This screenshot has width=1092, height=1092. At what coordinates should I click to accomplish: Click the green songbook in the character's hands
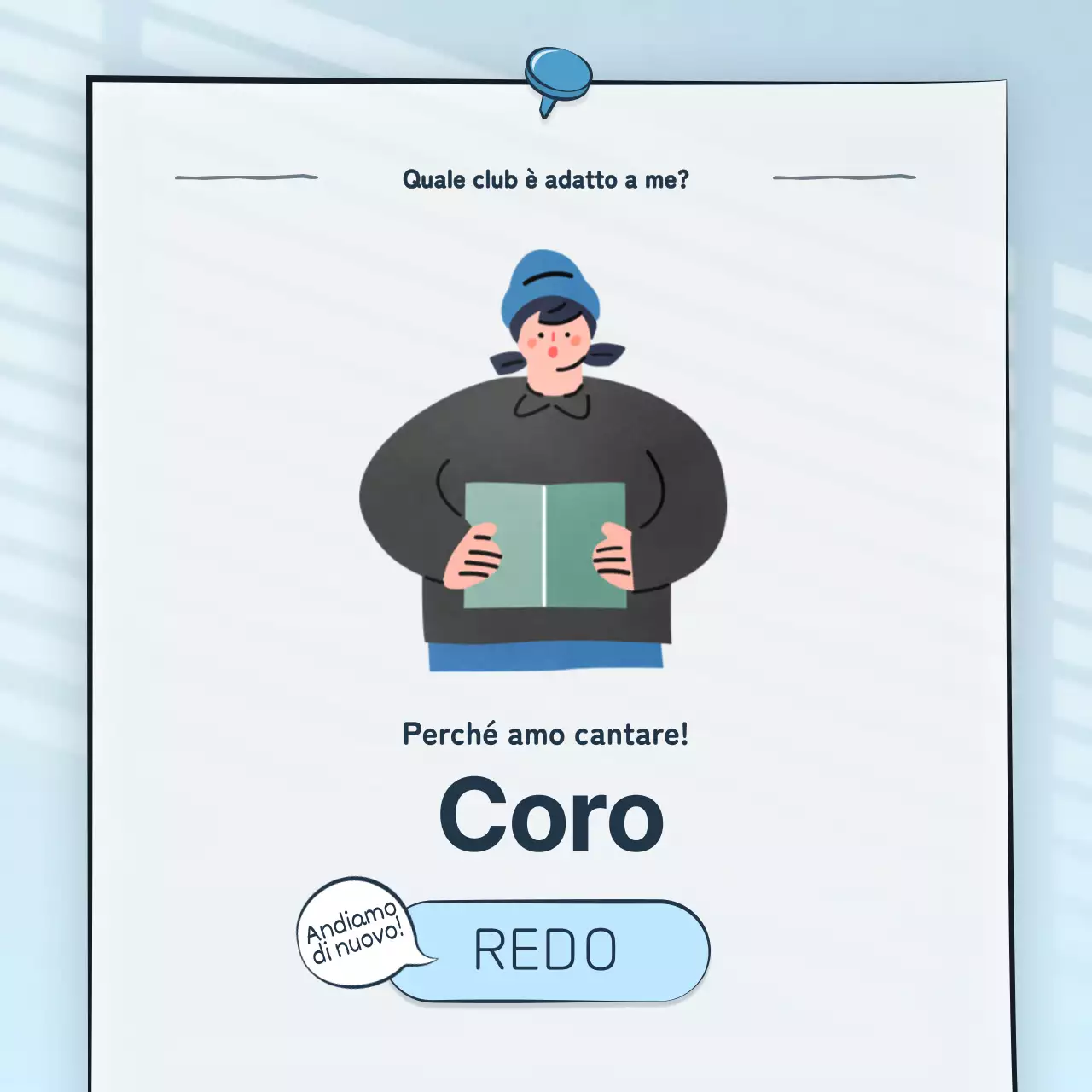click(x=543, y=546)
